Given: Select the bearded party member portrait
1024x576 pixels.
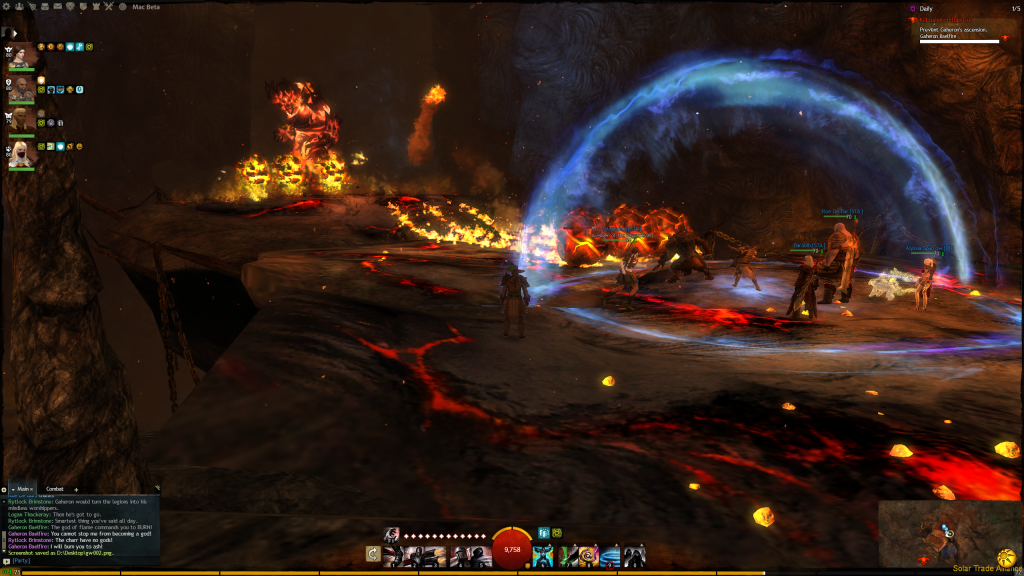Looking at the screenshot, I should [x=22, y=91].
